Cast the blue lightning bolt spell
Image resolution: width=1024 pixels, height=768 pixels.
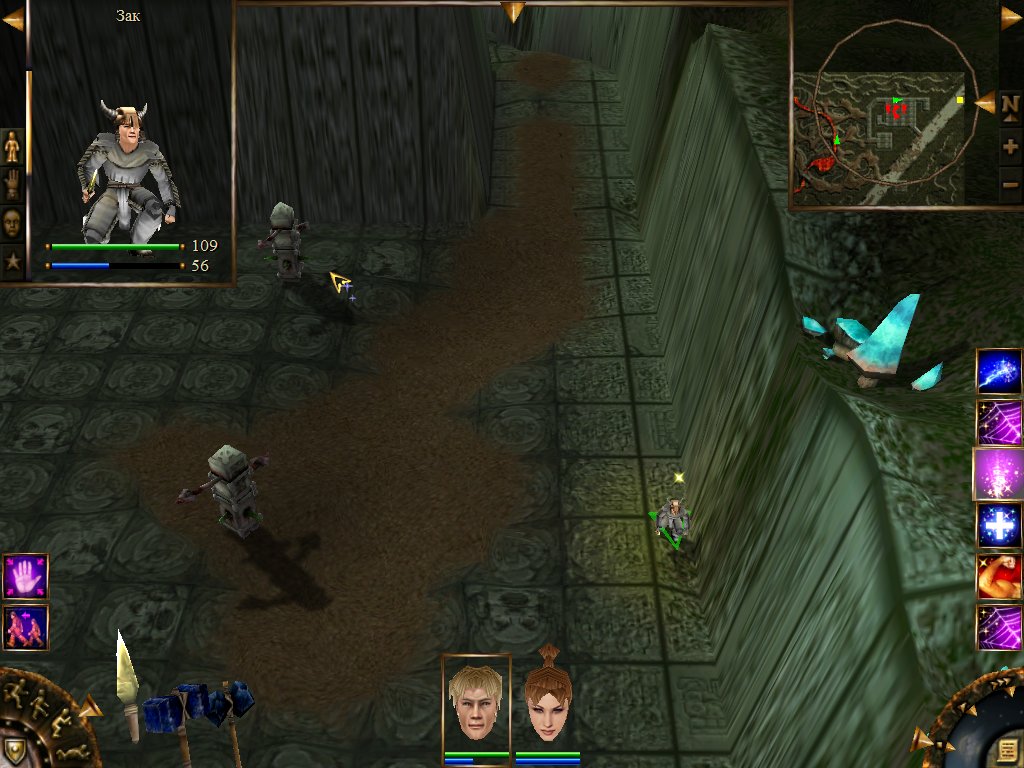[x=998, y=370]
